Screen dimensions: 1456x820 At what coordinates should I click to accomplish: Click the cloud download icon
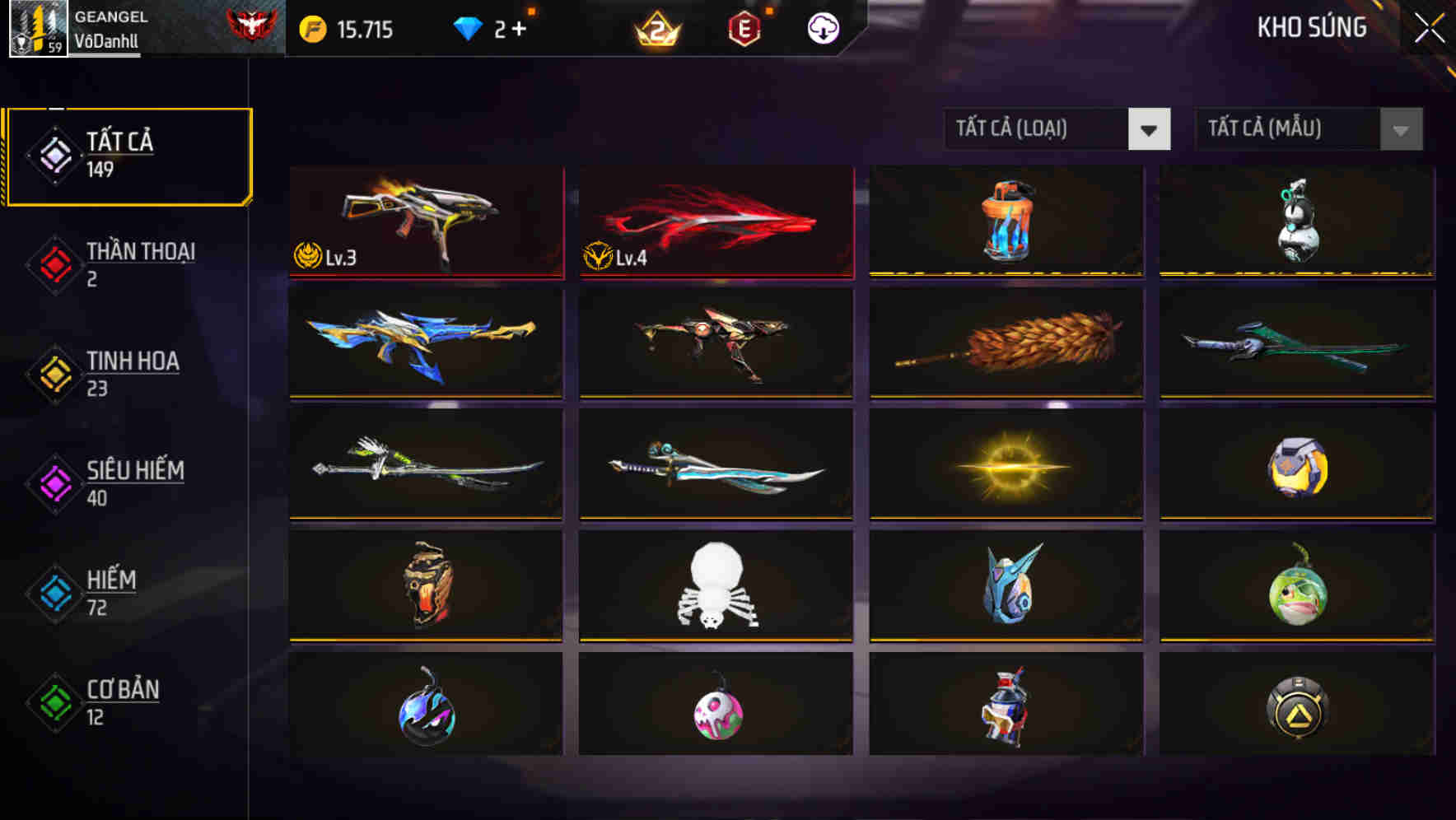[x=824, y=28]
